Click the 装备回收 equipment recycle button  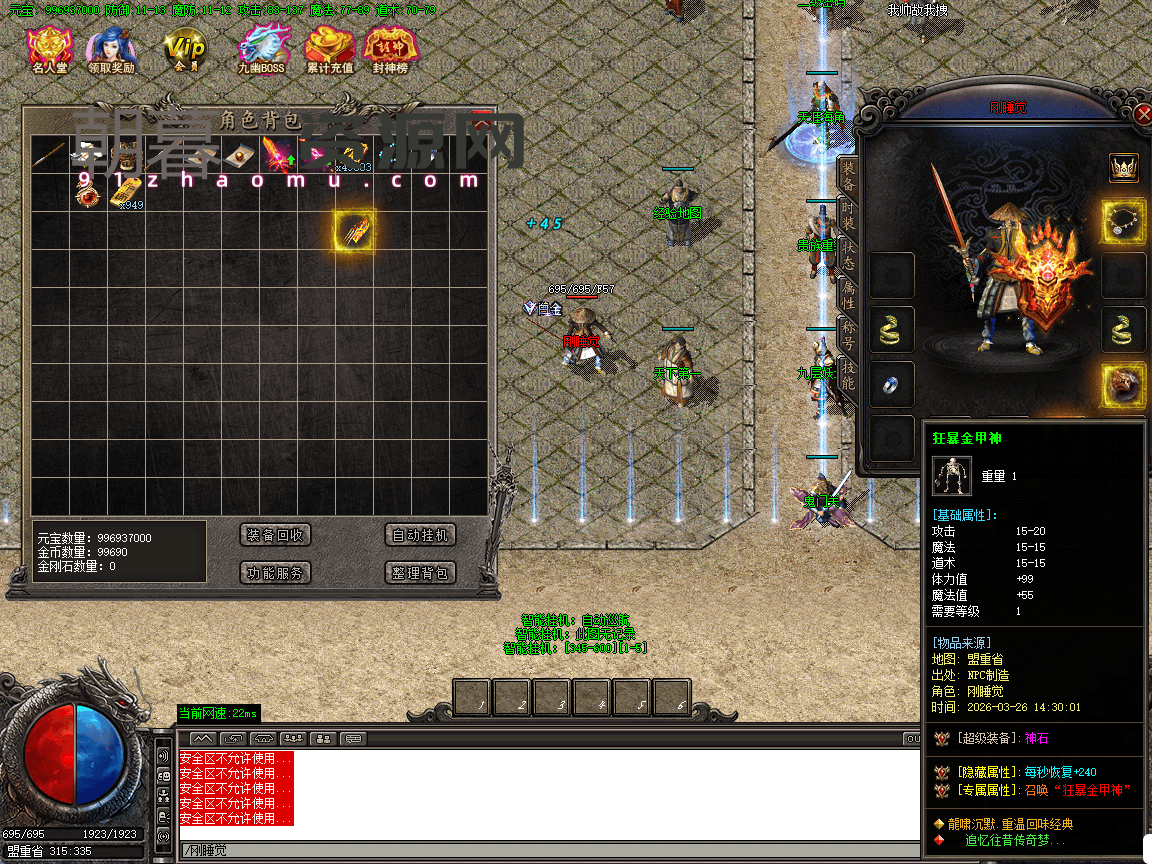coord(276,535)
